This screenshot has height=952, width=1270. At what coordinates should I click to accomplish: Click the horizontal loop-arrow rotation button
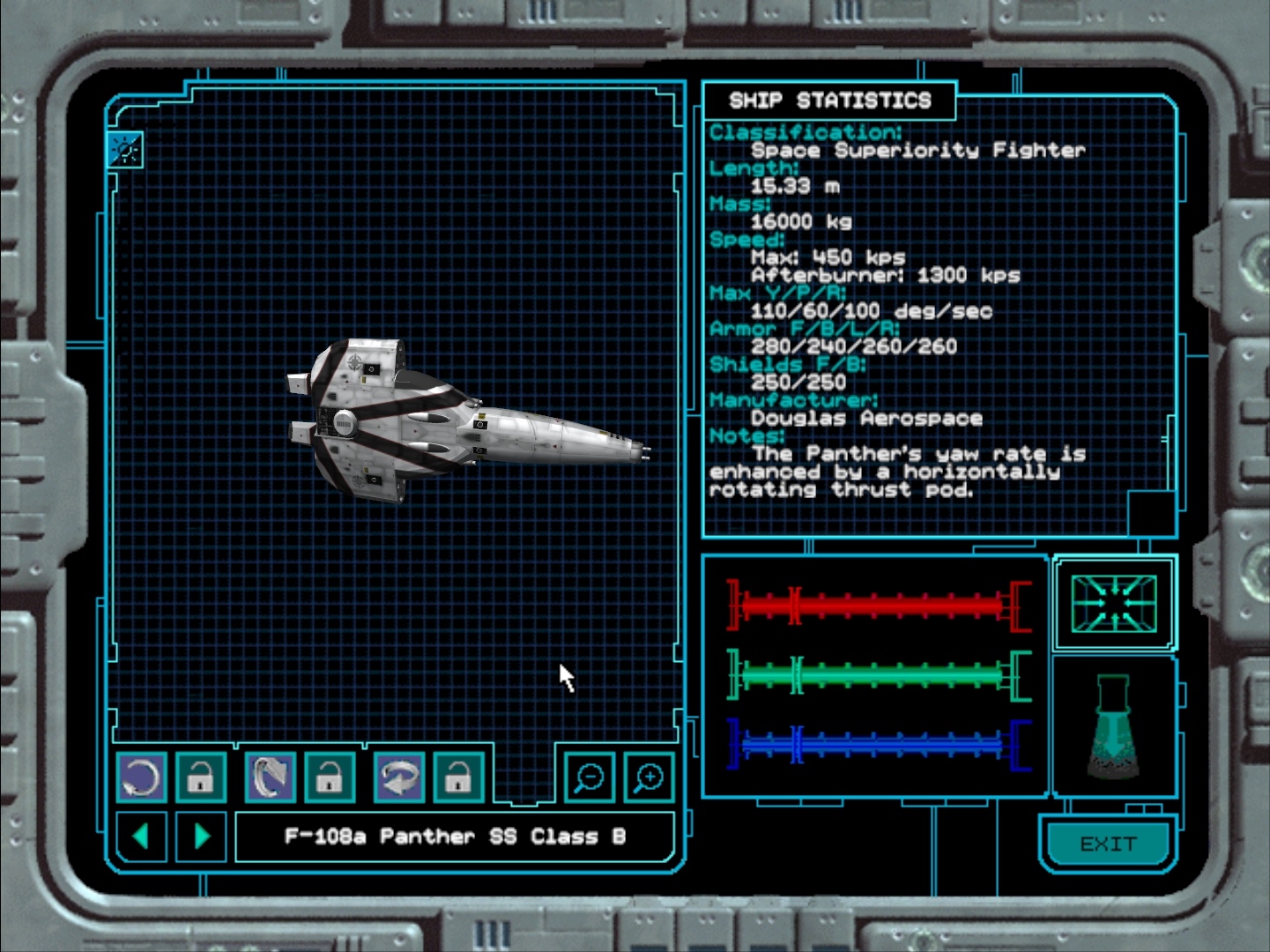coord(399,777)
